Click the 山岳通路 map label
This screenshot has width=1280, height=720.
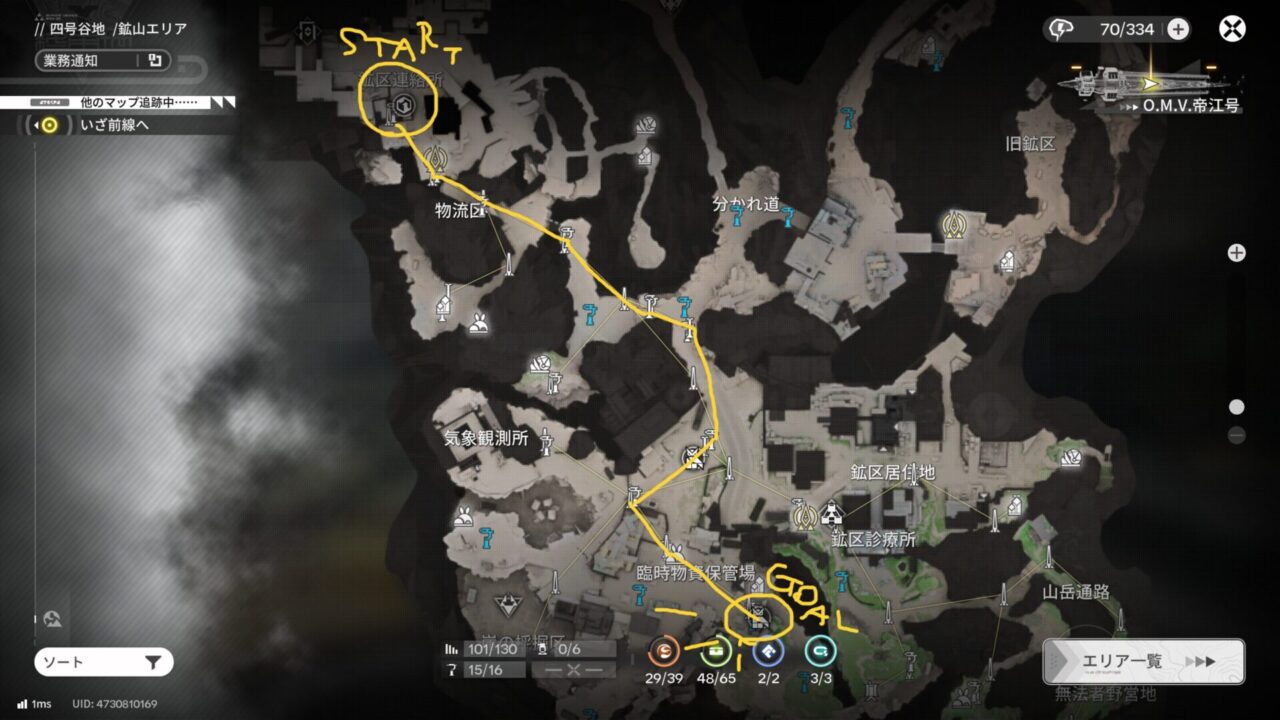tap(1076, 592)
